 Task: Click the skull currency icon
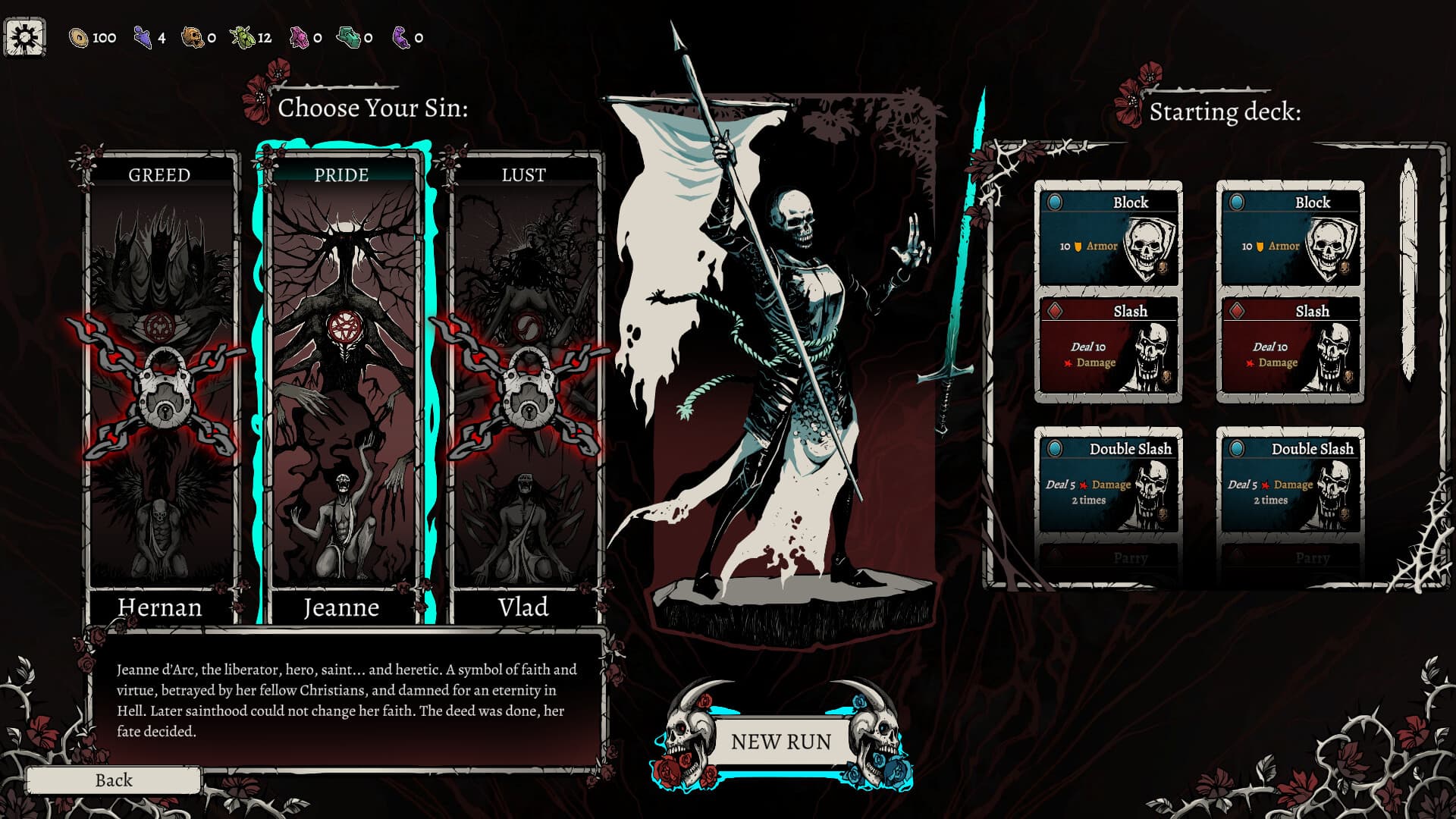pos(193,34)
